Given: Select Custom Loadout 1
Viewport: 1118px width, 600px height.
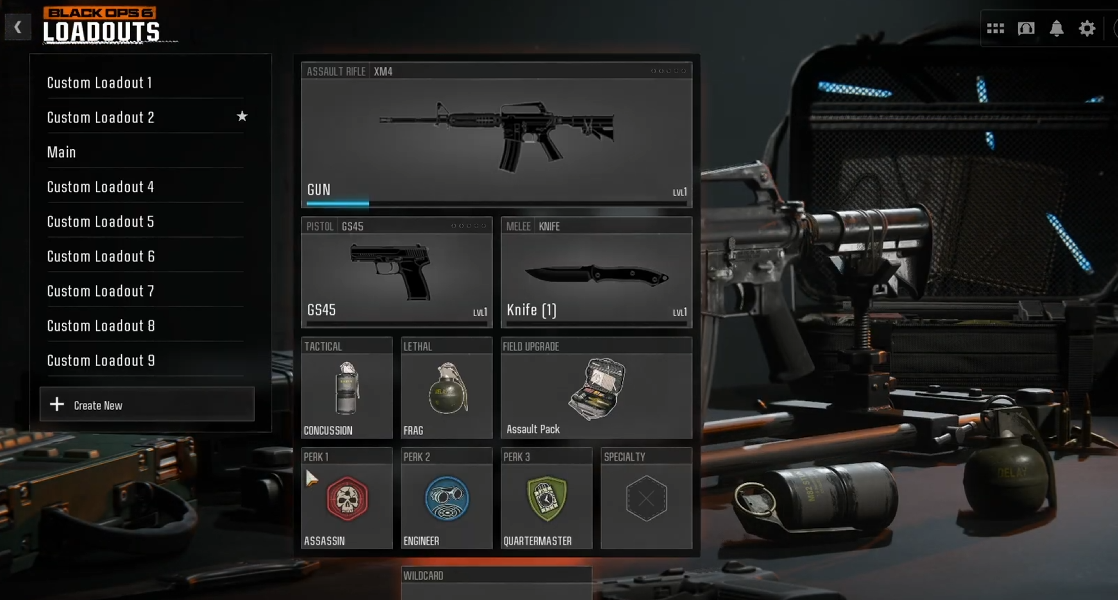Looking at the screenshot, I should pyautogui.click(x=100, y=83).
